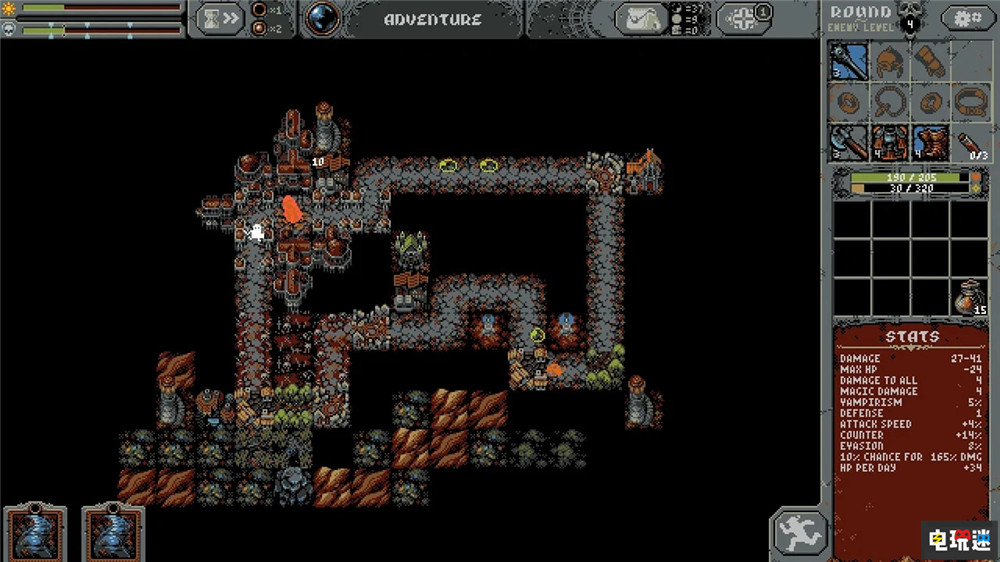The image size is (1000, 562).
Task: Open the resources bag panel
Action: point(641,18)
